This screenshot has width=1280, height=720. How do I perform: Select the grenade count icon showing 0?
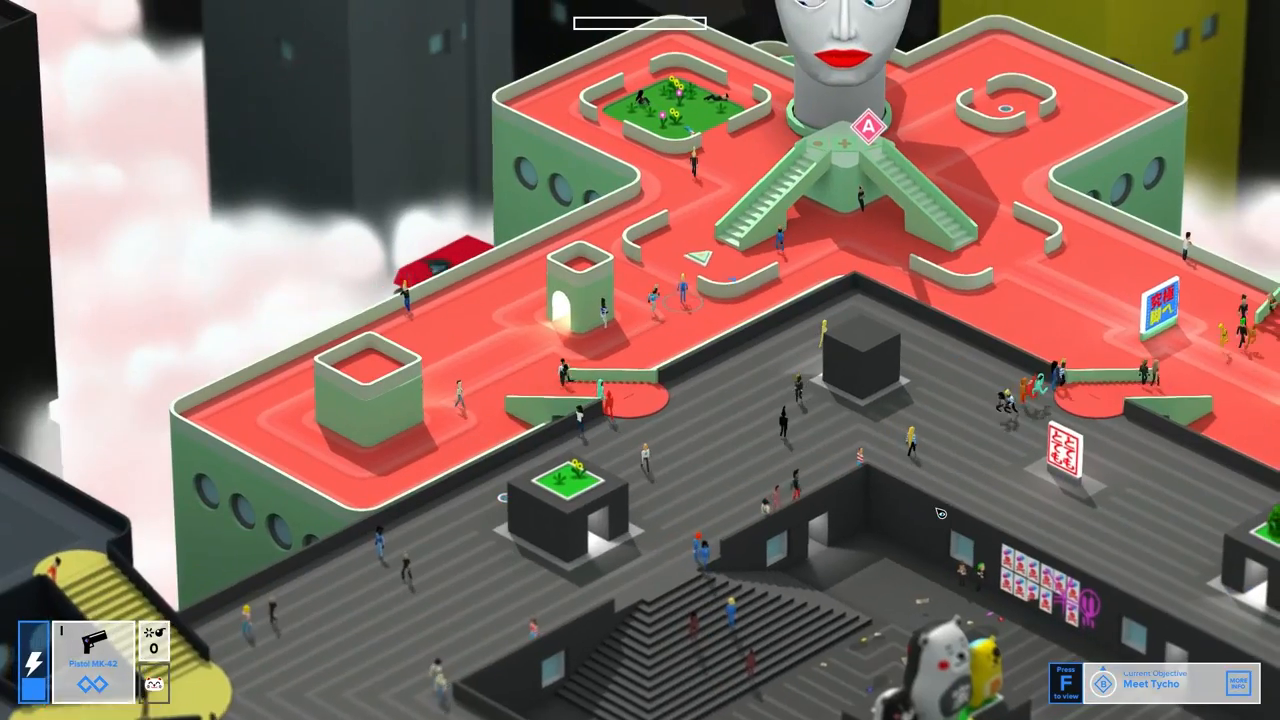tap(154, 641)
